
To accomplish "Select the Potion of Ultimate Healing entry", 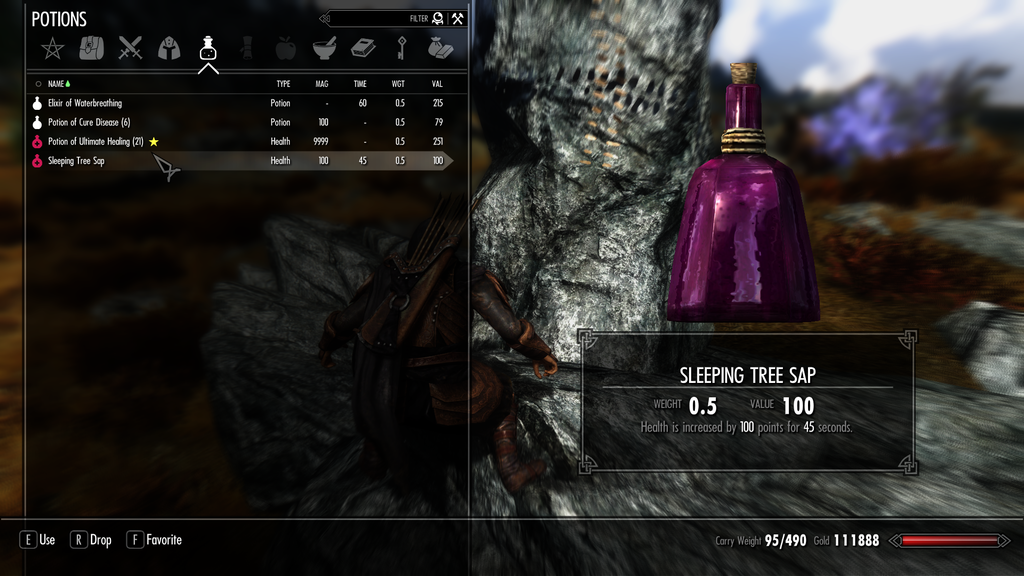I will coord(95,142).
